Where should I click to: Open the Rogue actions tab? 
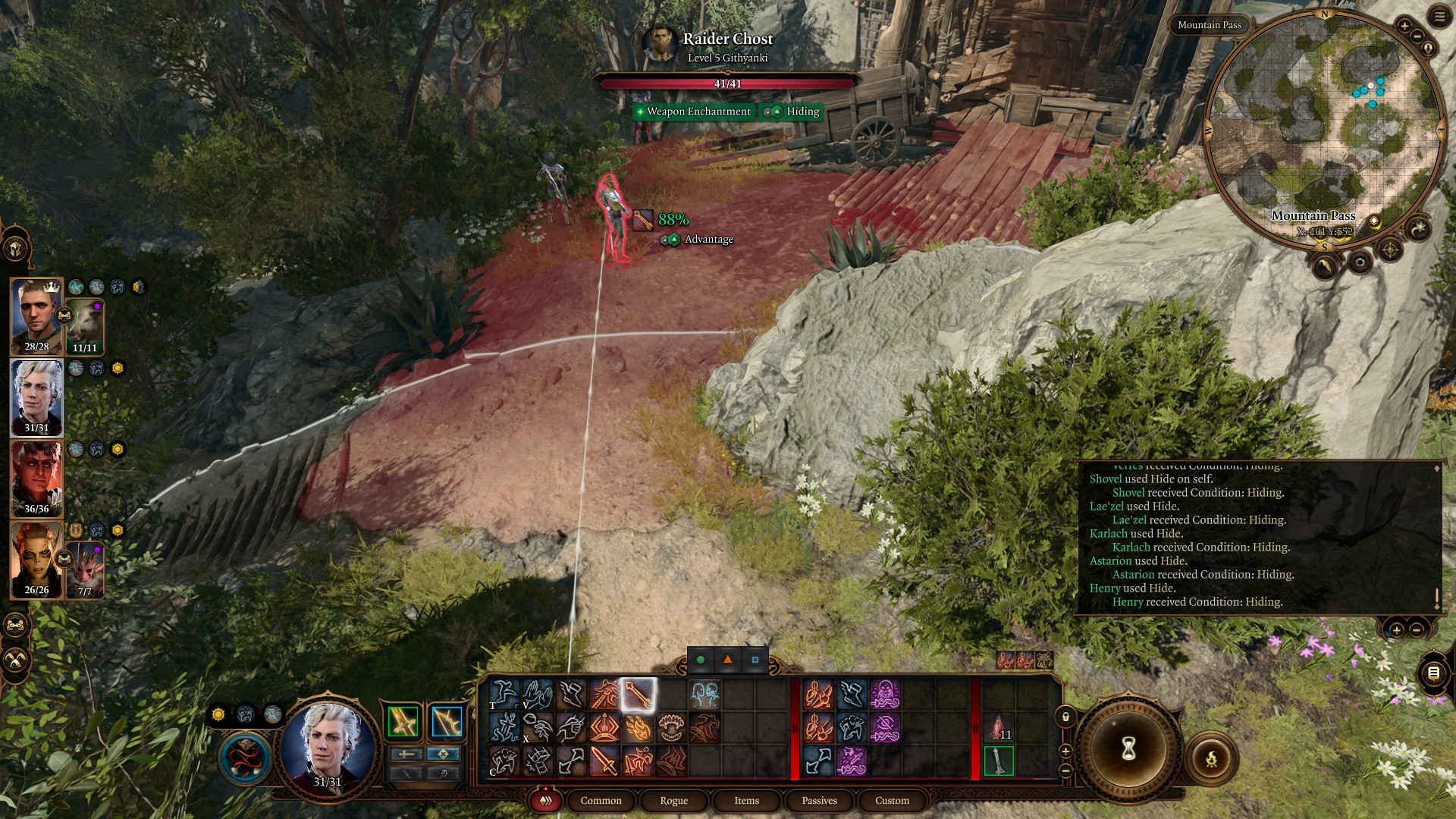pyautogui.click(x=673, y=800)
